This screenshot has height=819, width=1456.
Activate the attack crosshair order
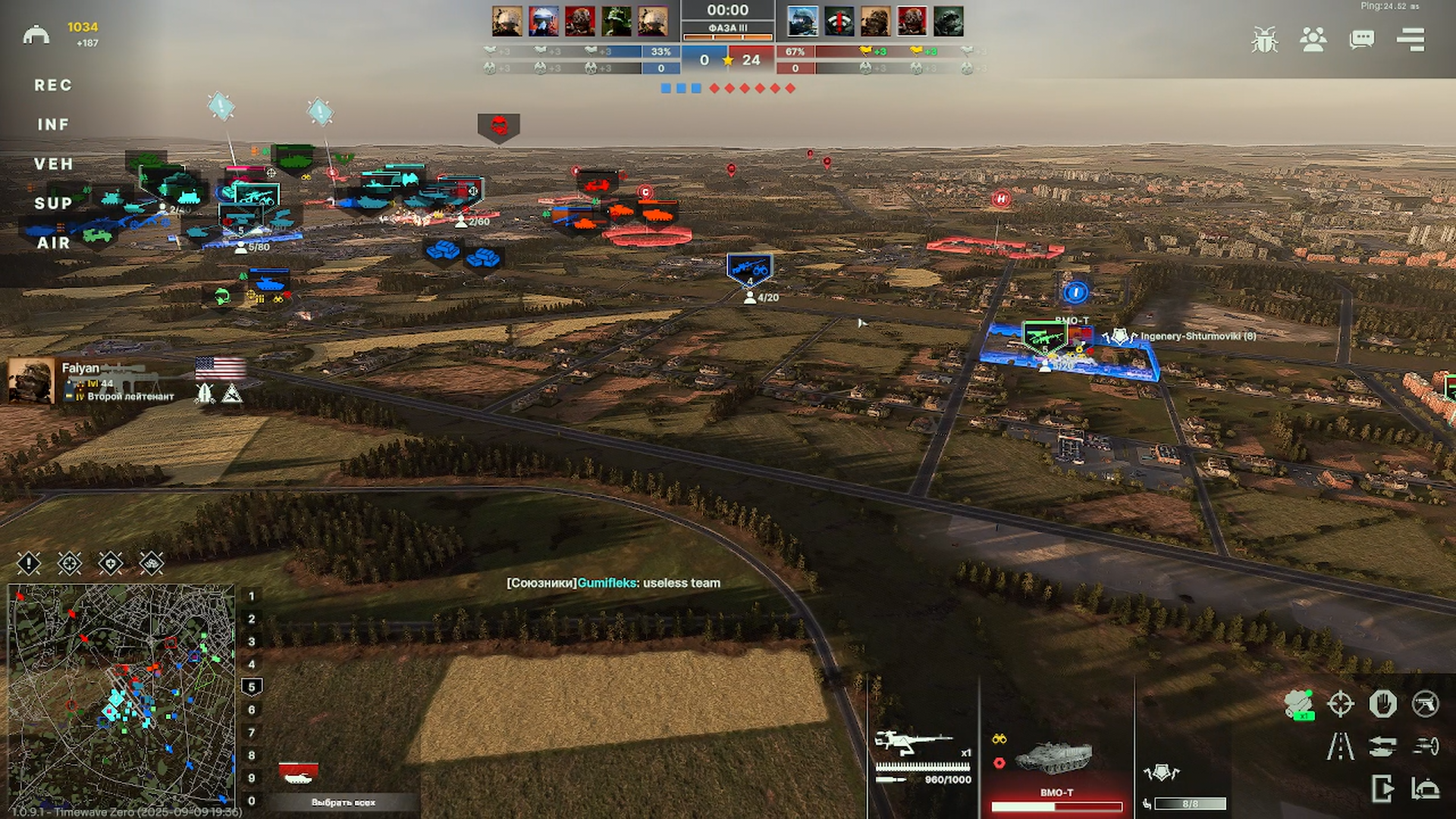coord(1340,704)
